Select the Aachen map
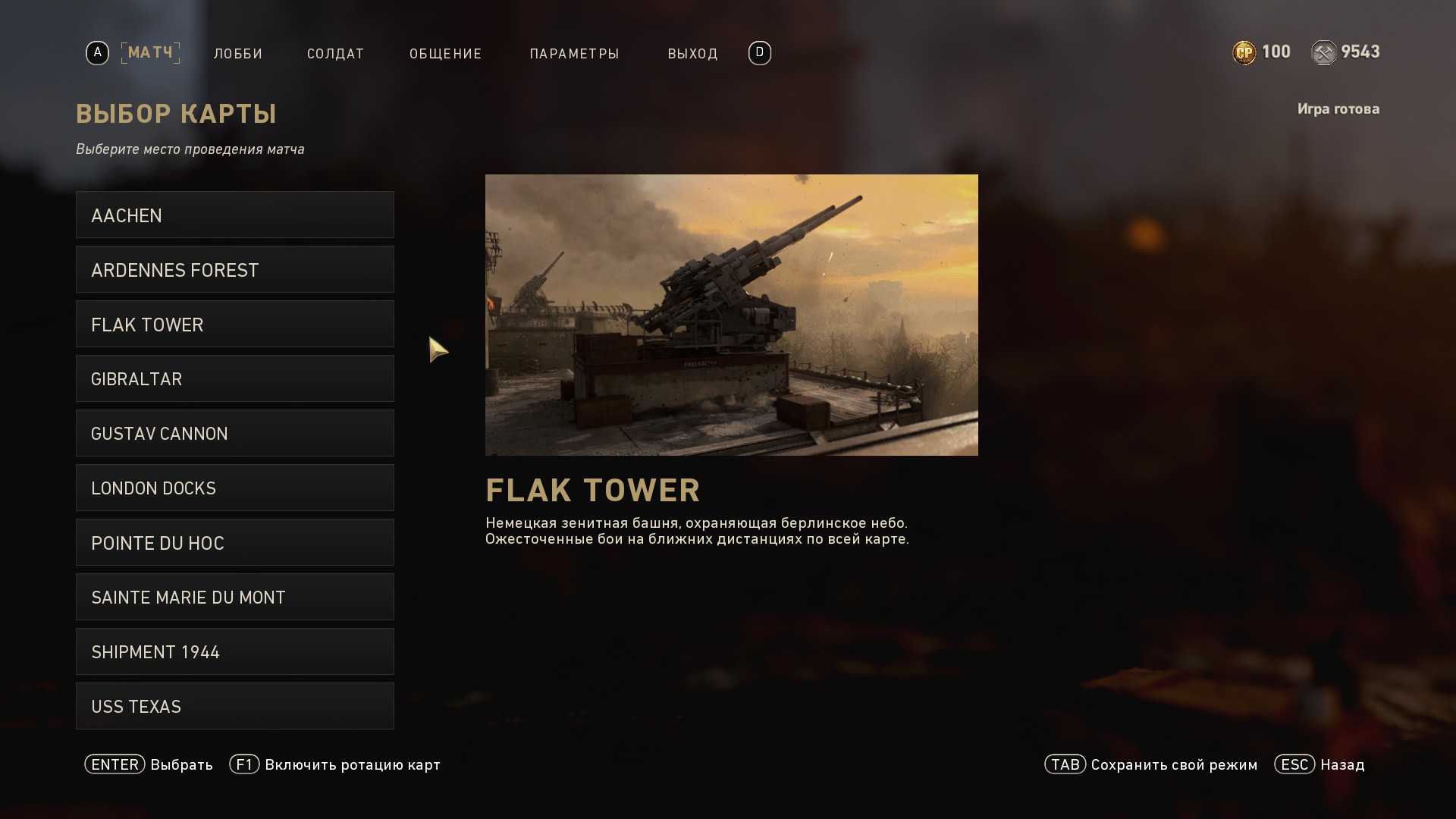Screen dimensions: 1456x819 click(x=234, y=215)
